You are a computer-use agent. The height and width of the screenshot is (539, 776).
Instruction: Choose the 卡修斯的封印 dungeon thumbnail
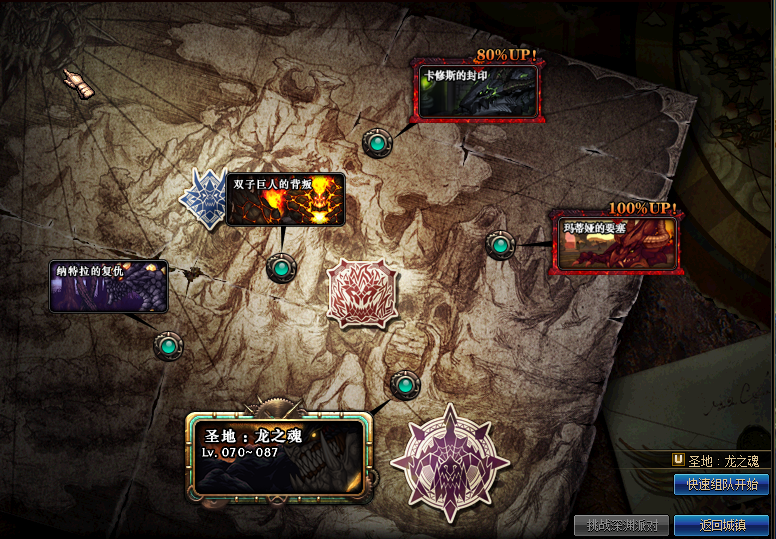(x=477, y=92)
